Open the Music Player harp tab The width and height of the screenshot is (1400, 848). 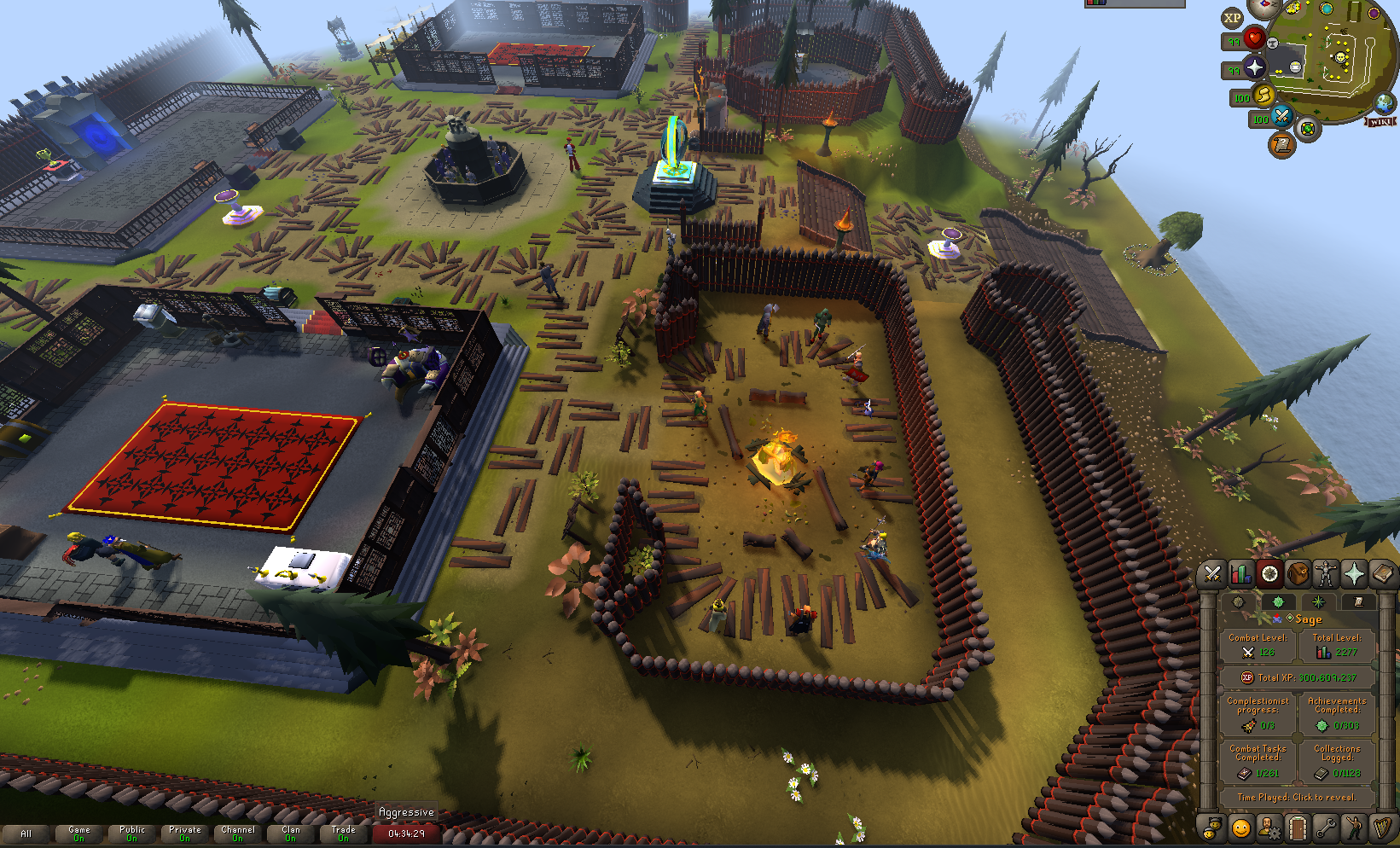1382,828
